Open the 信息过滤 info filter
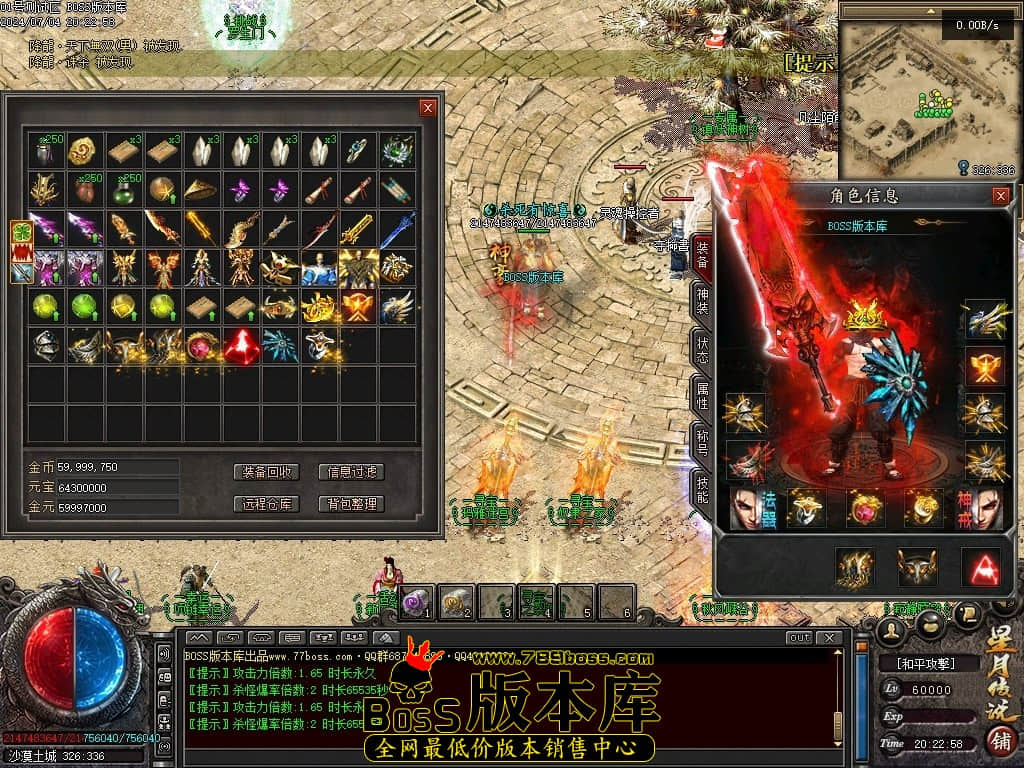 click(x=351, y=472)
